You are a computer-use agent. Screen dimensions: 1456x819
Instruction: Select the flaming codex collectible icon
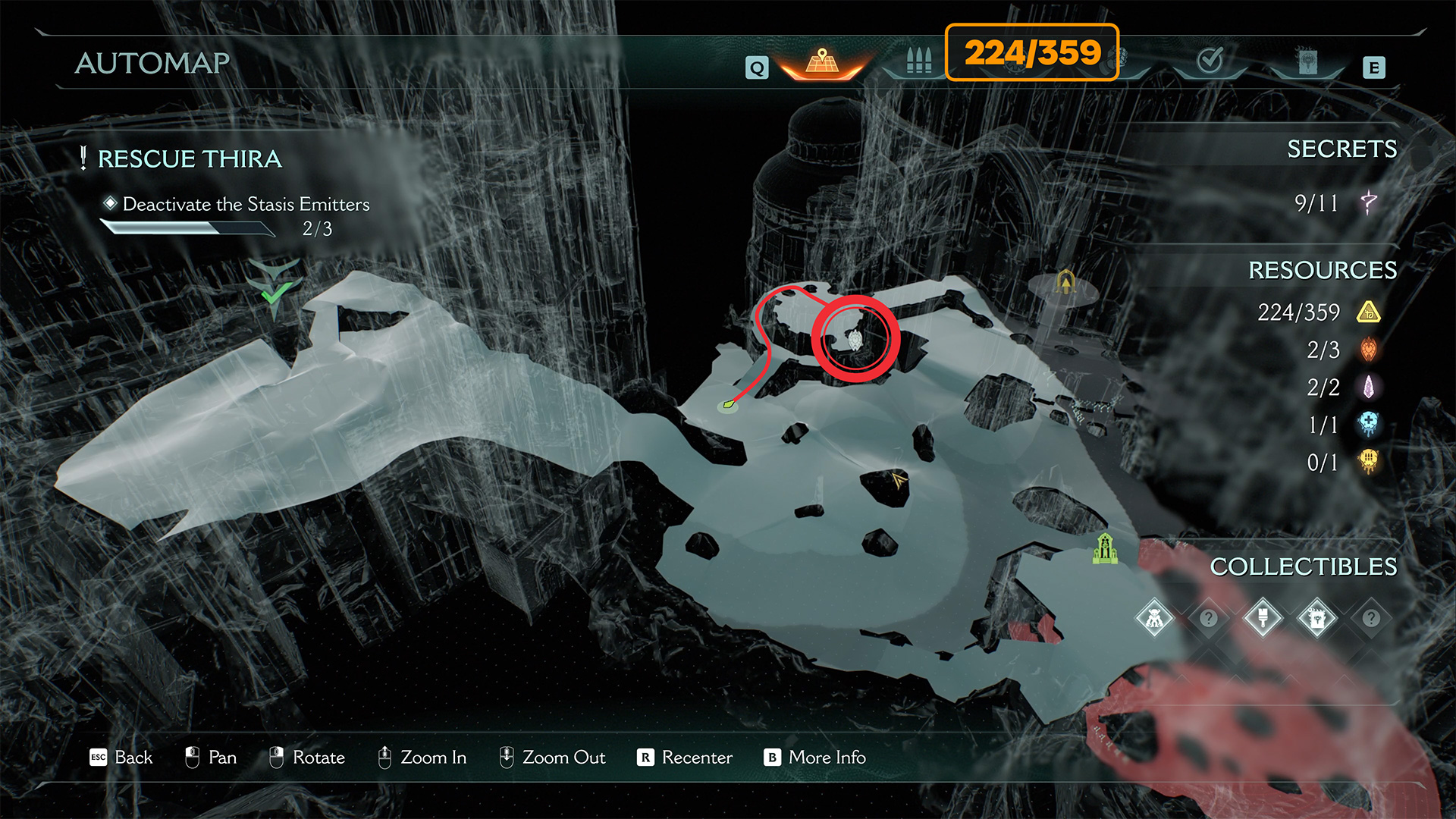coord(1317,619)
